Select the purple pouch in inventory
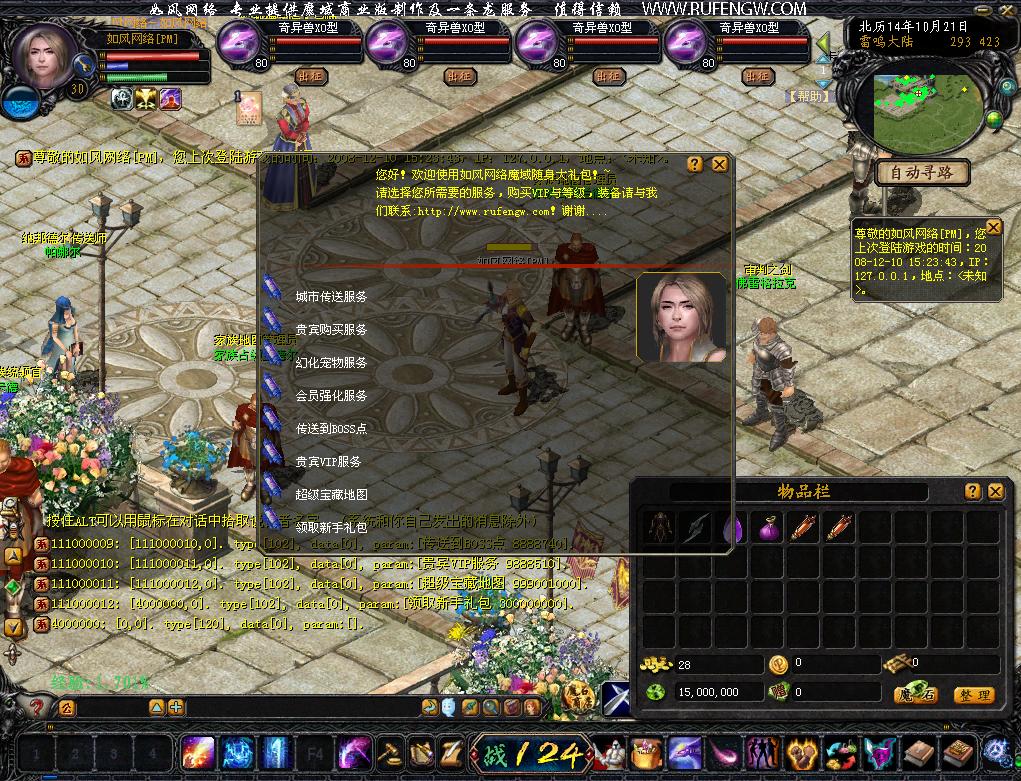 point(768,528)
